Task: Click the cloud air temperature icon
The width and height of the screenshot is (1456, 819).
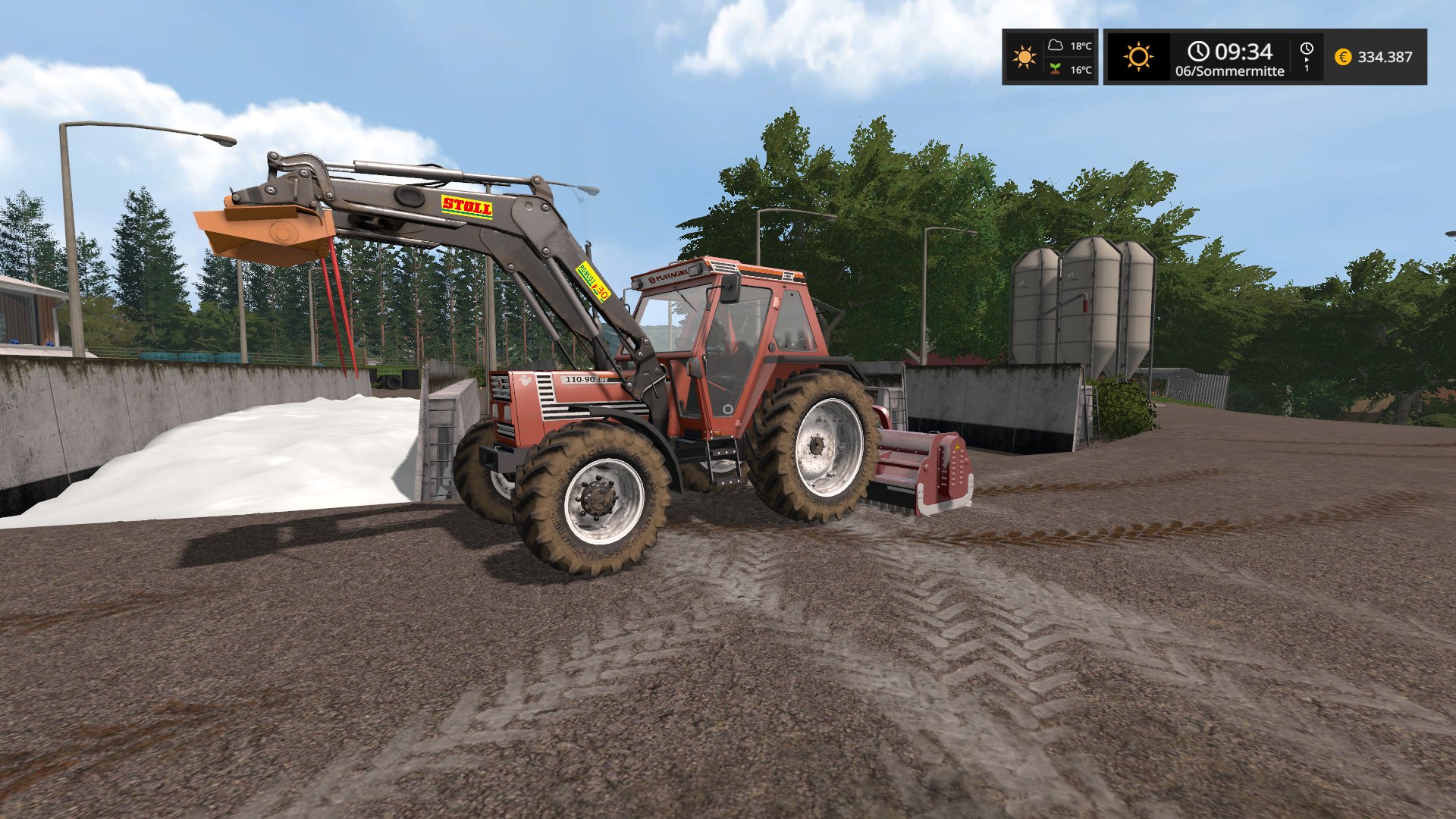Action: click(x=1055, y=45)
